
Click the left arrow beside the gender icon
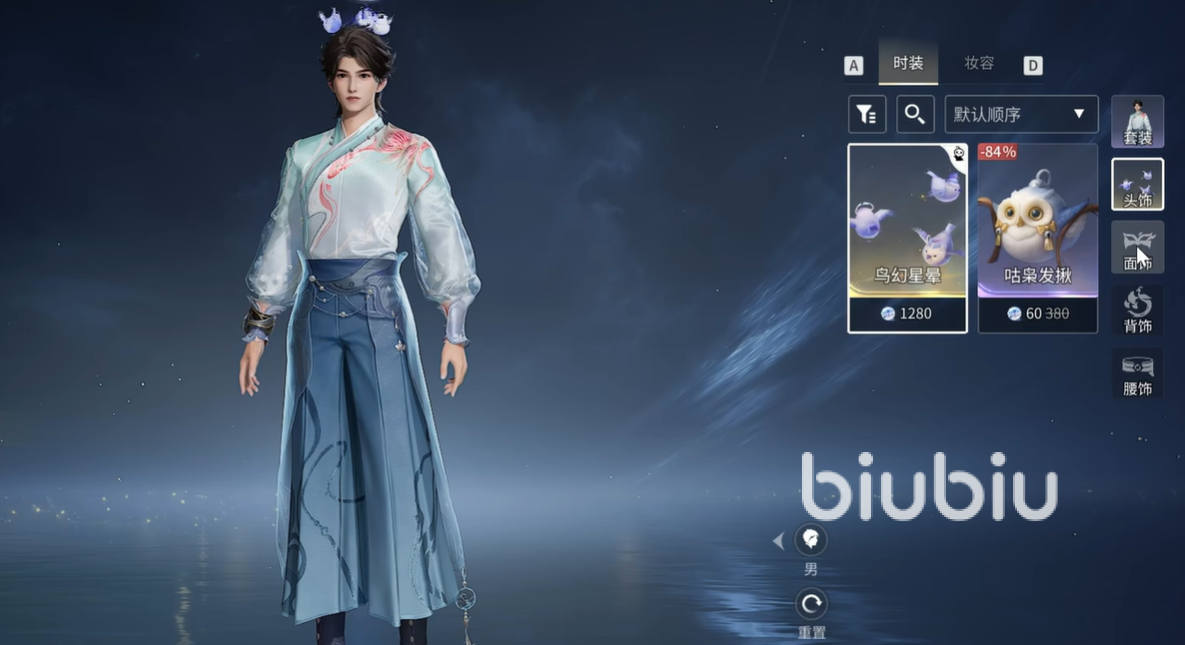coord(778,541)
